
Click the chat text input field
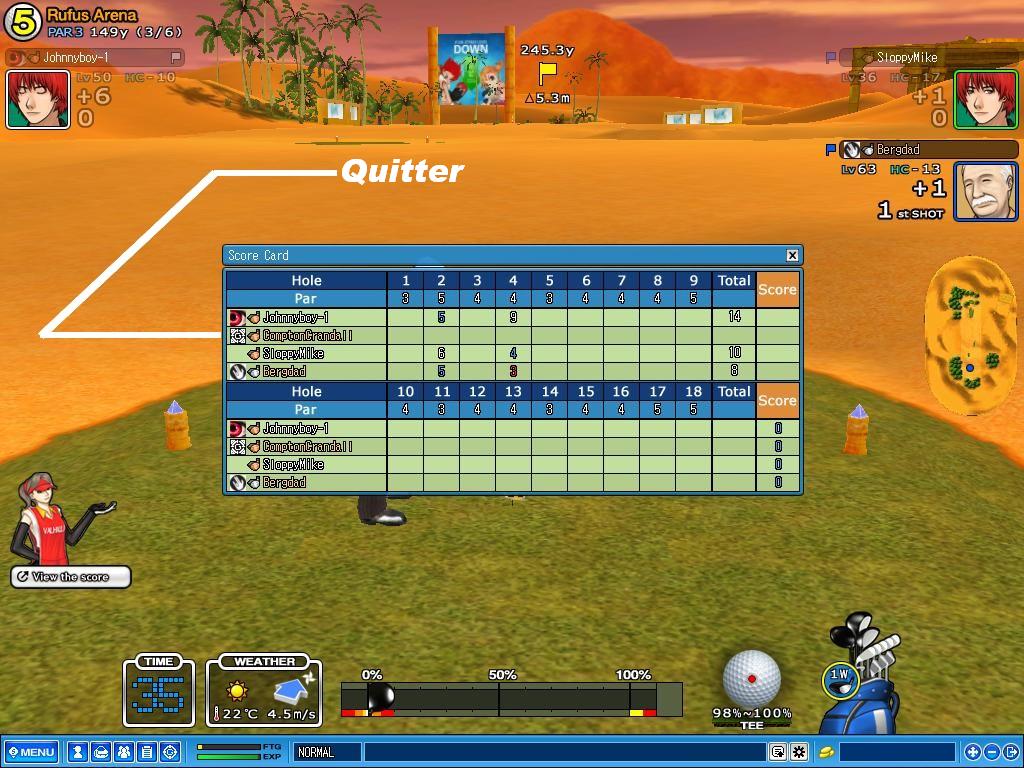[565, 752]
